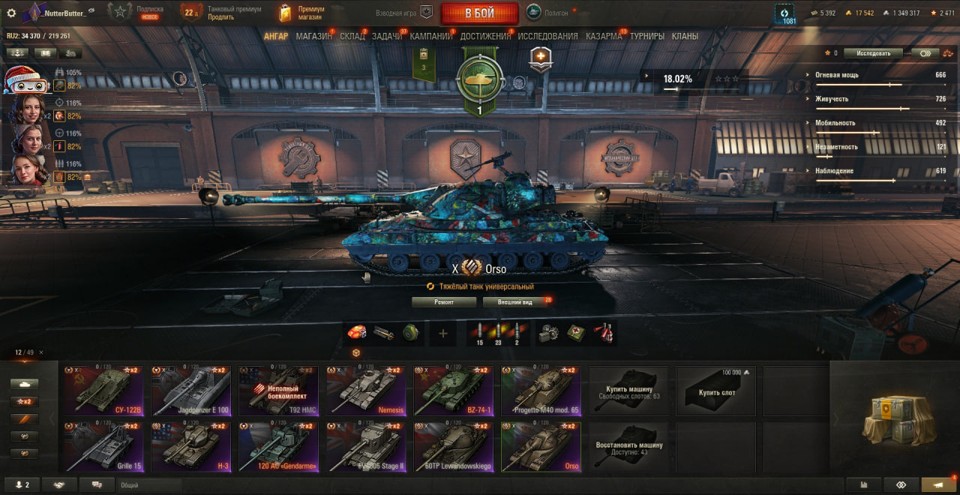The image size is (960, 495).
Task: Go to the ЗАДАЧИ tab
Action: coord(387,37)
